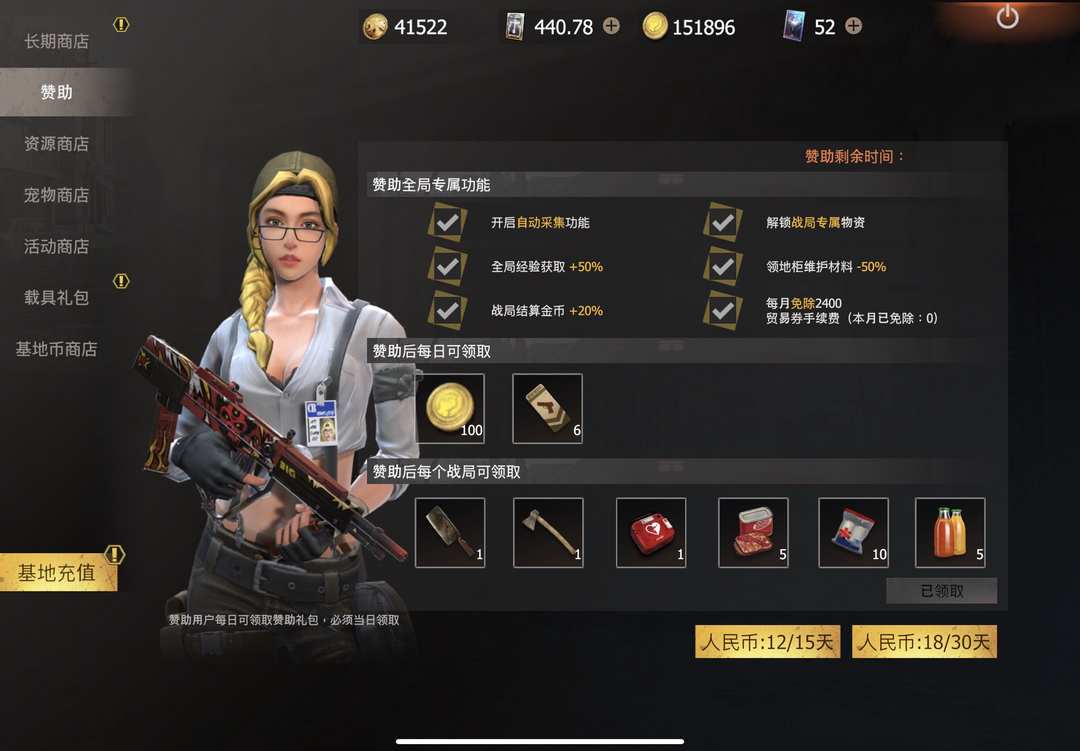Select the canned meat reward slot
This screenshot has height=751, width=1080.
pyautogui.click(x=753, y=532)
